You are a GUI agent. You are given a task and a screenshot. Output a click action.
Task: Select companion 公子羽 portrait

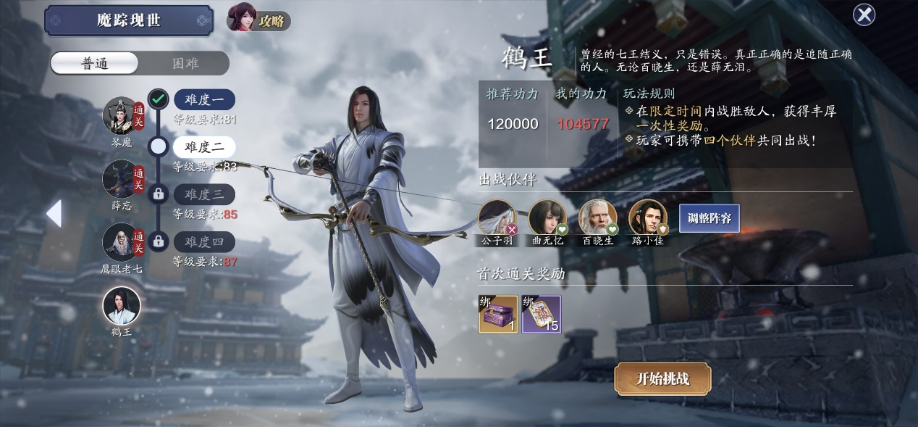(x=497, y=217)
